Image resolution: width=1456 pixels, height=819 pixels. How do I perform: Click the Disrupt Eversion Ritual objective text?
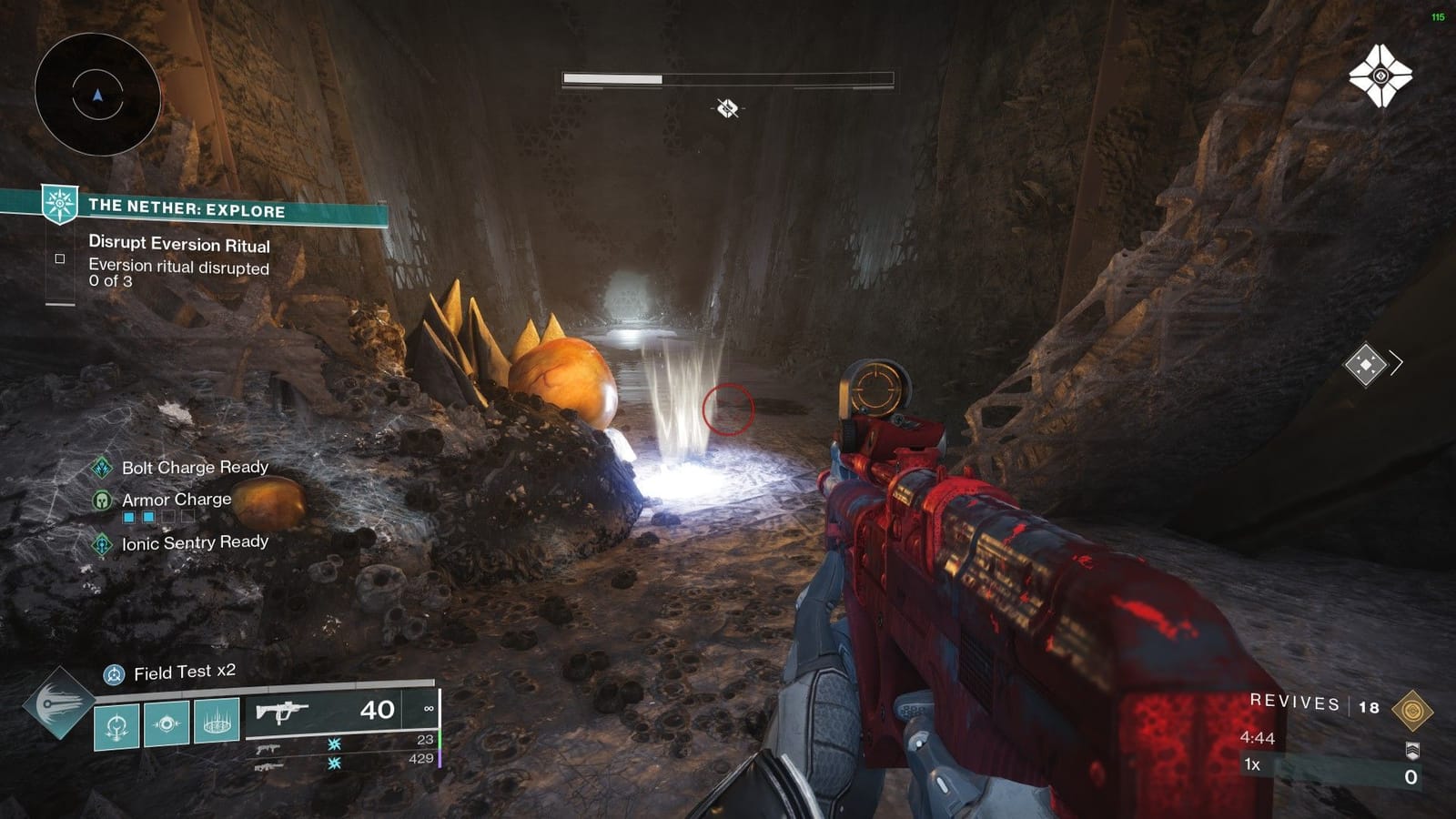[x=178, y=246]
